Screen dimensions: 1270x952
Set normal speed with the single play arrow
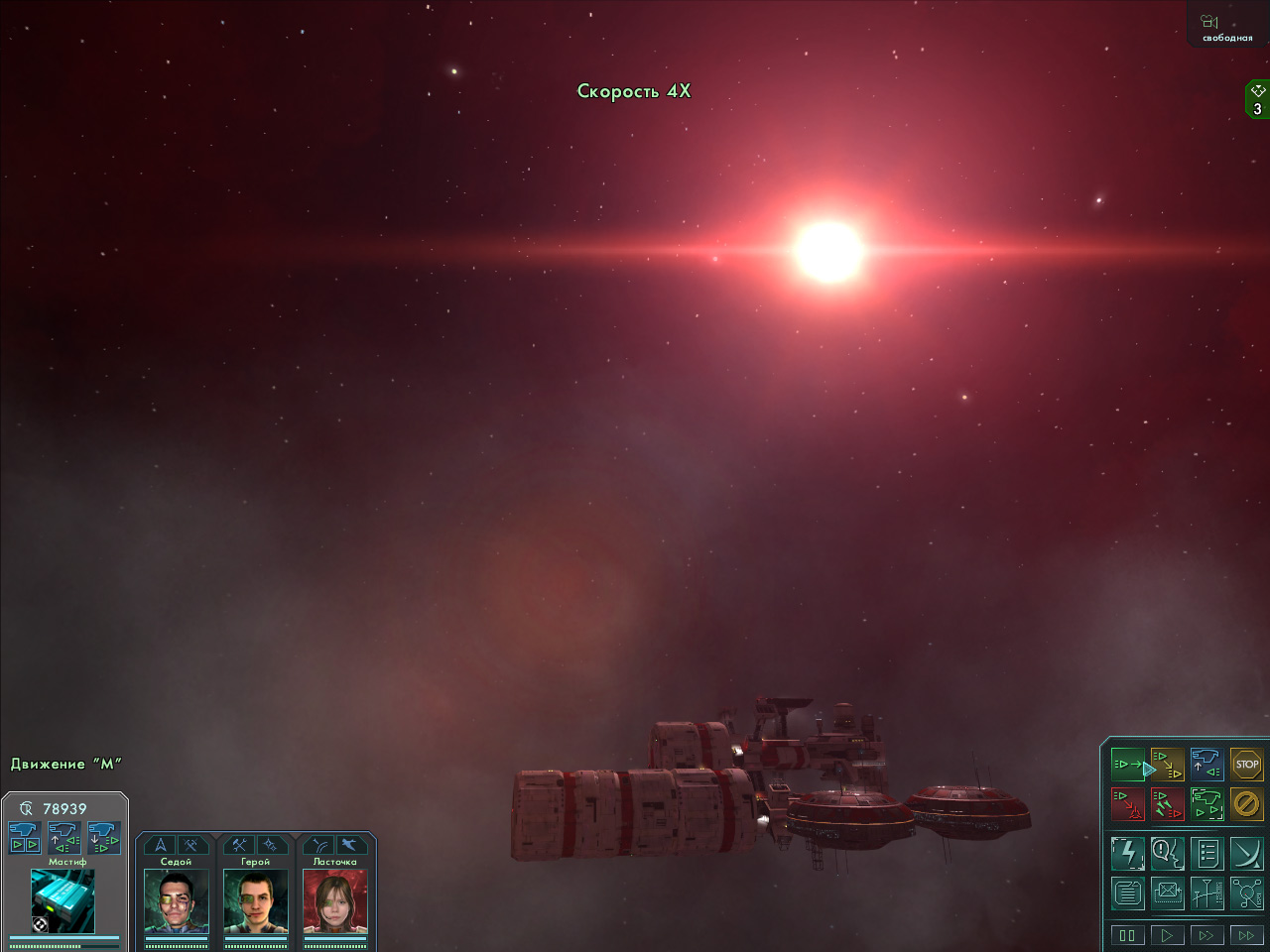pos(1167,934)
